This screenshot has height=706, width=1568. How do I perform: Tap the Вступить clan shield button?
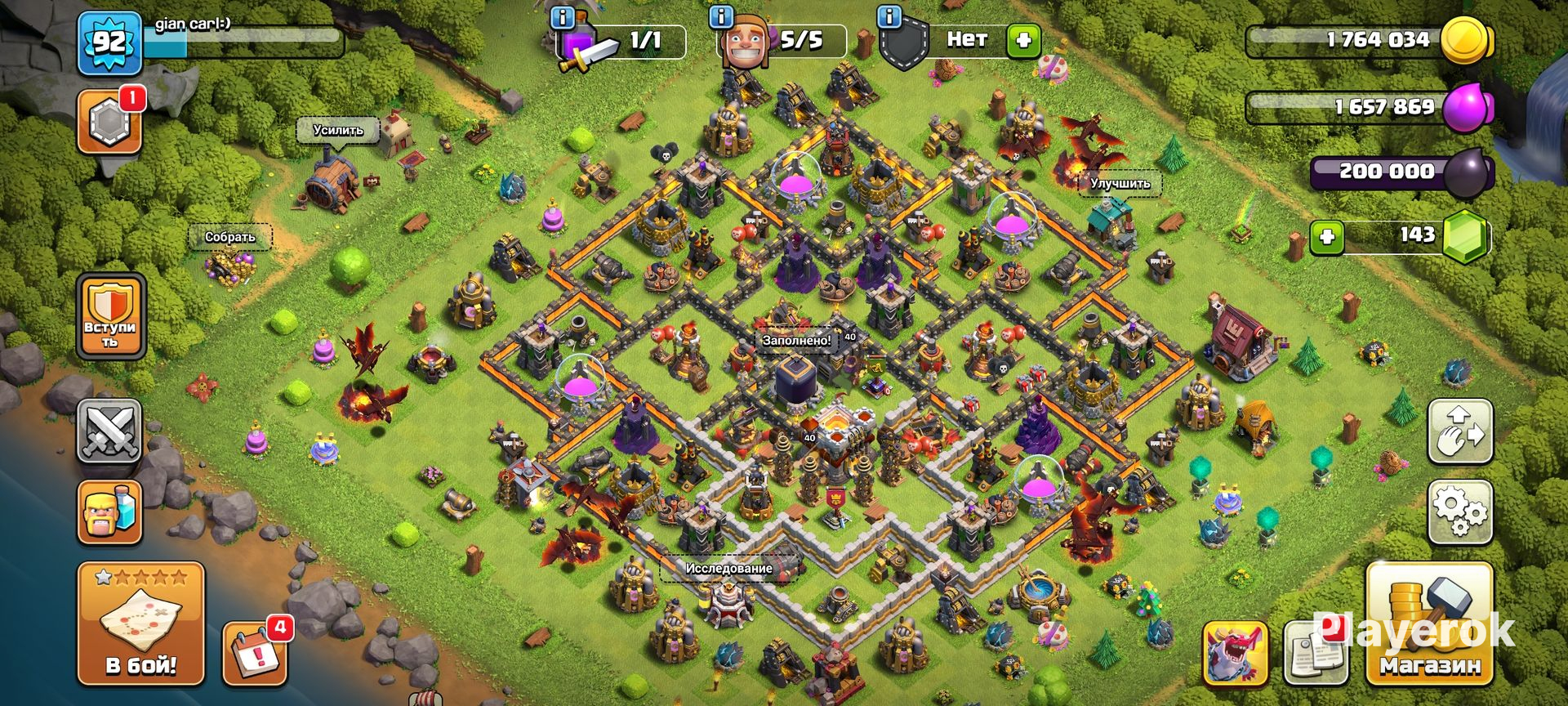tap(110, 316)
